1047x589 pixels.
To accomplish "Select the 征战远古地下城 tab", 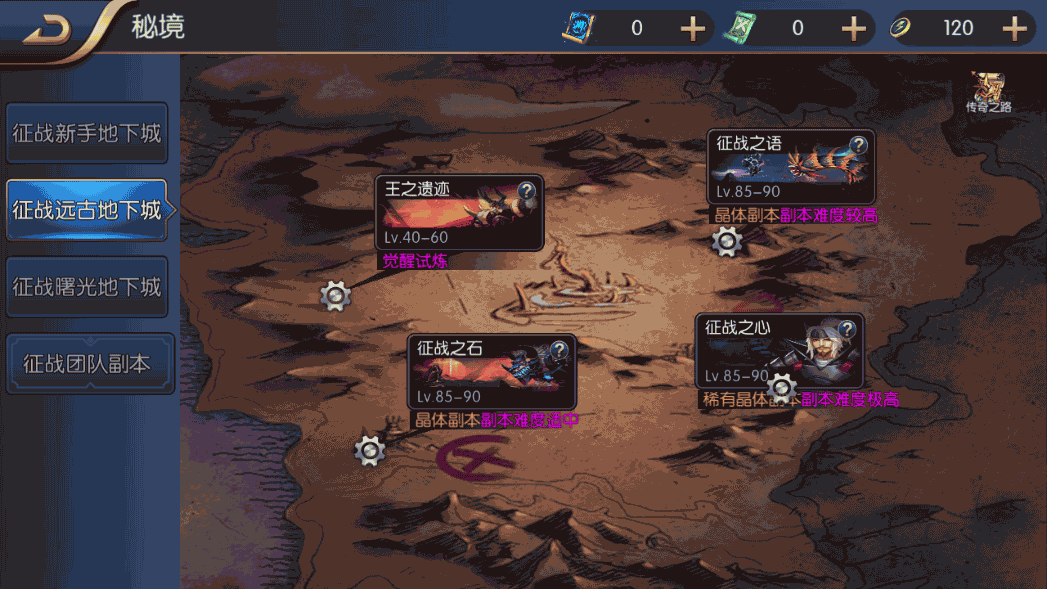I will pos(87,210).
